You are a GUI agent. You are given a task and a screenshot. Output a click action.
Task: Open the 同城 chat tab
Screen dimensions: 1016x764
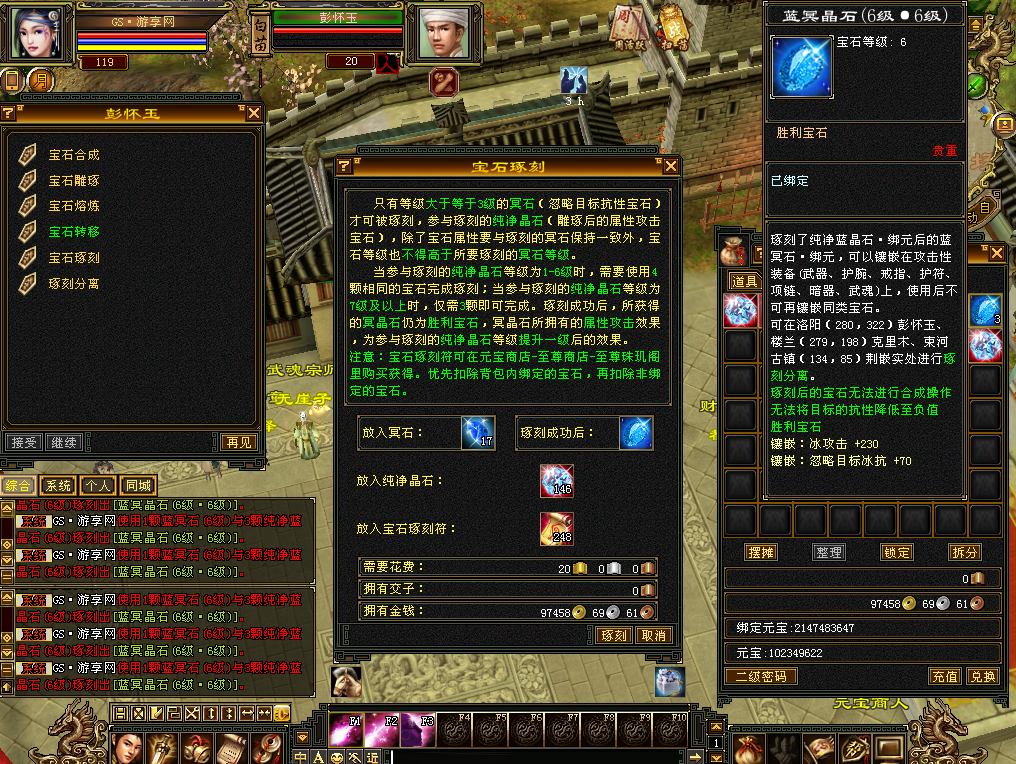(x=137, y=486)
